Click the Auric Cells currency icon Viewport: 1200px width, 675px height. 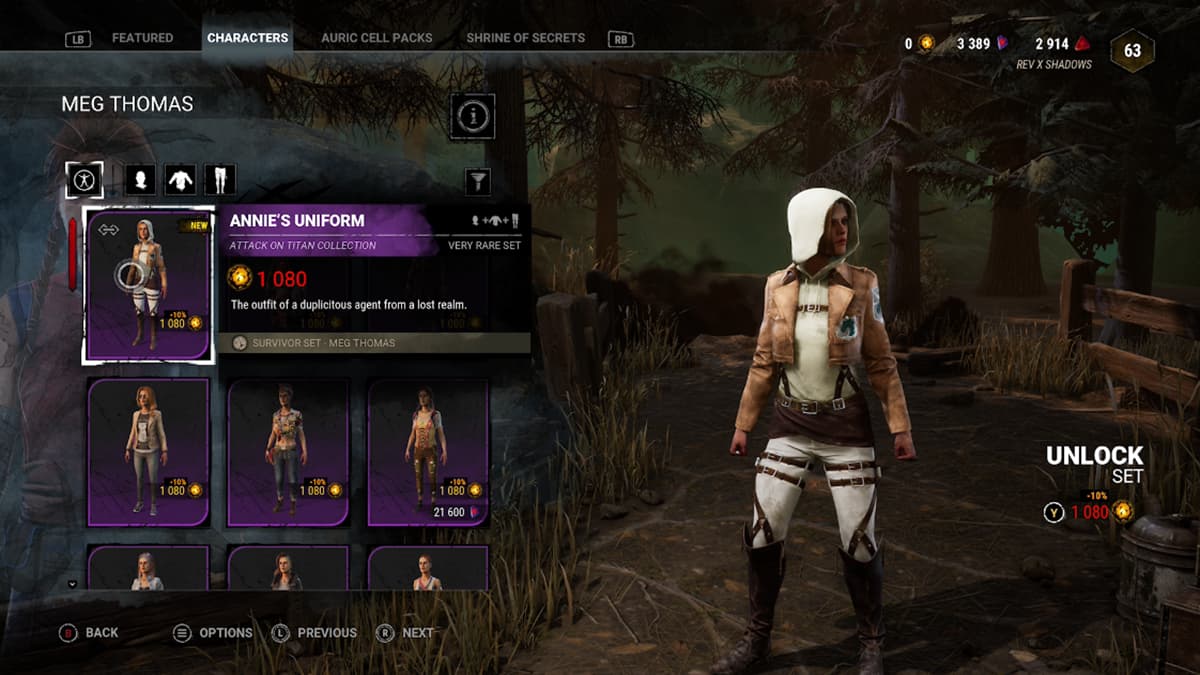click(x=926, y=44)
